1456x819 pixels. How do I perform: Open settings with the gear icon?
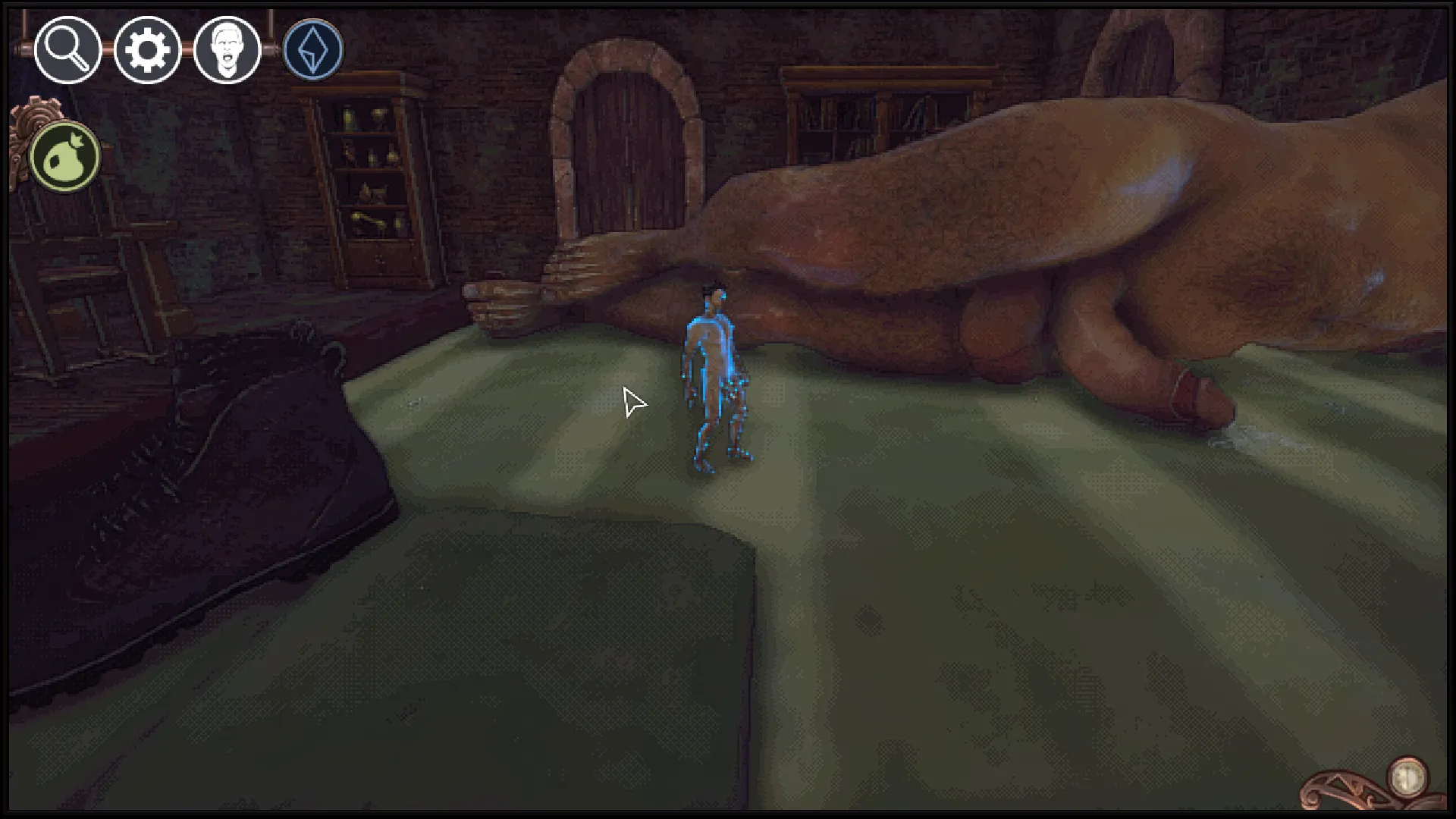pyautogui.click(x=147, y=50)
